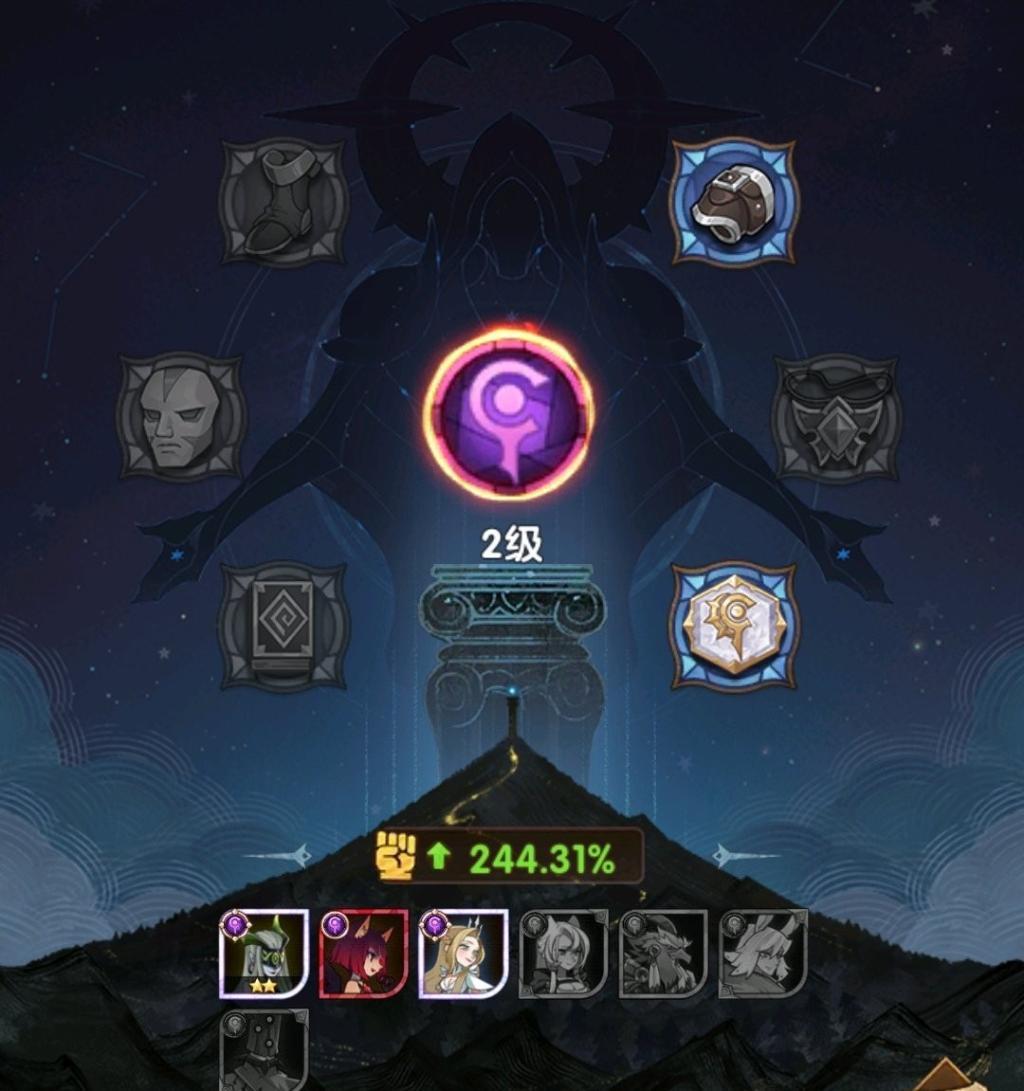This screenshot has width=1024, height=1091.
Task: Choose the greyed-out rabbit-eared hero portrait
Action: click(x=763, y=954)
